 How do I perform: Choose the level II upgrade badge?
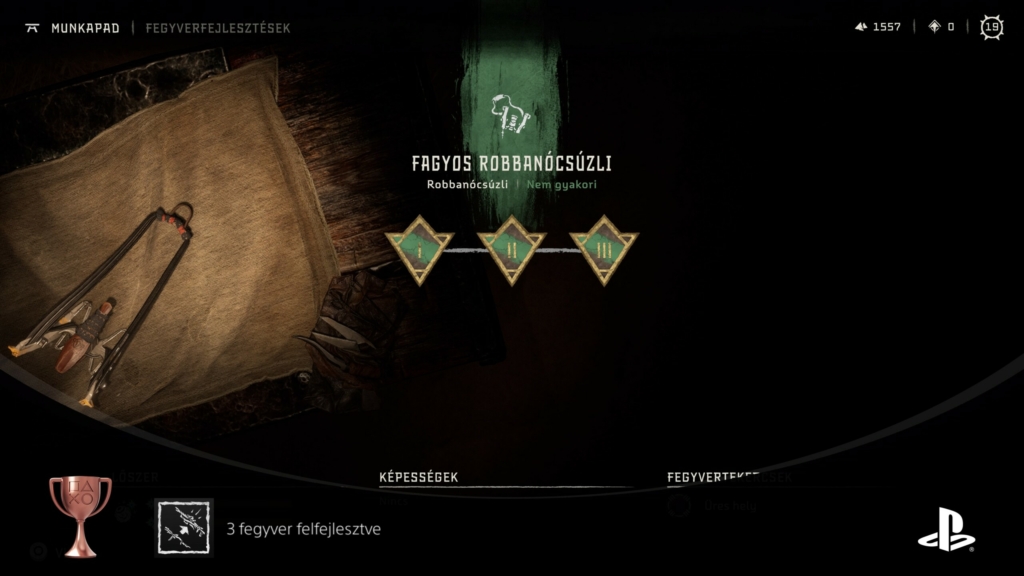[511, 246]
